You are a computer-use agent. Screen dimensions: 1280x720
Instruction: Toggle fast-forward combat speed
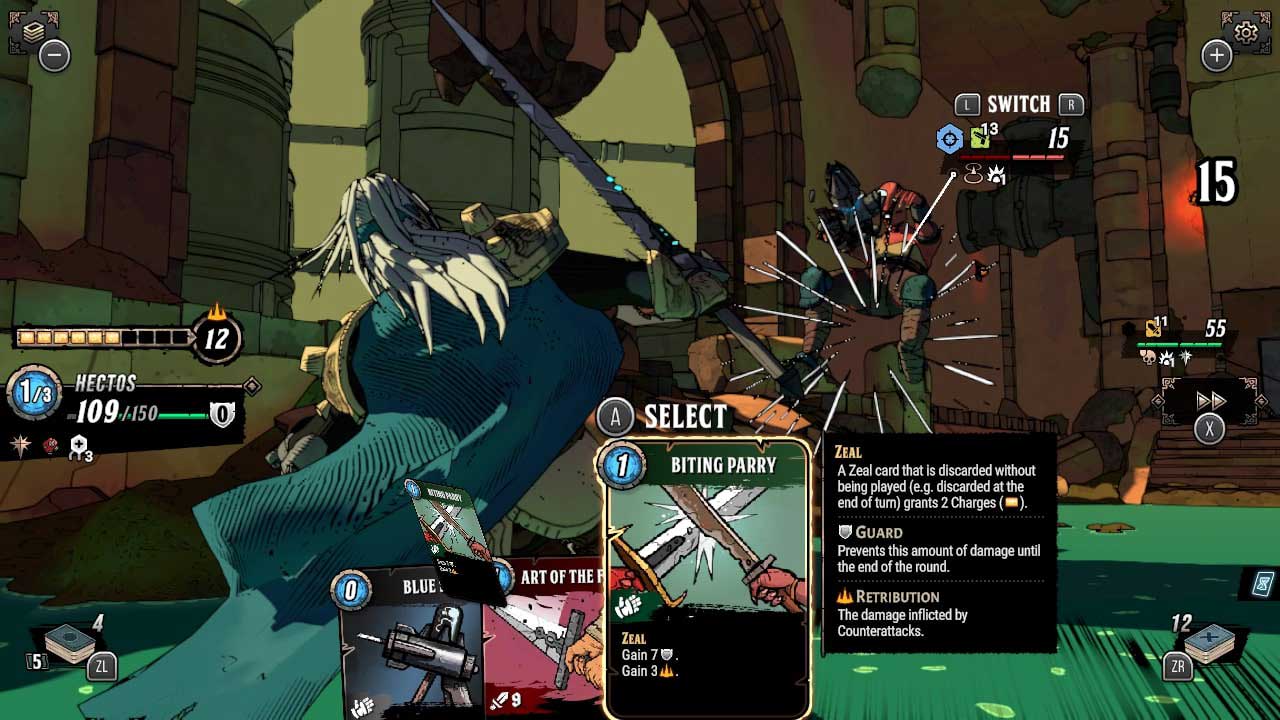point(1212,400)
